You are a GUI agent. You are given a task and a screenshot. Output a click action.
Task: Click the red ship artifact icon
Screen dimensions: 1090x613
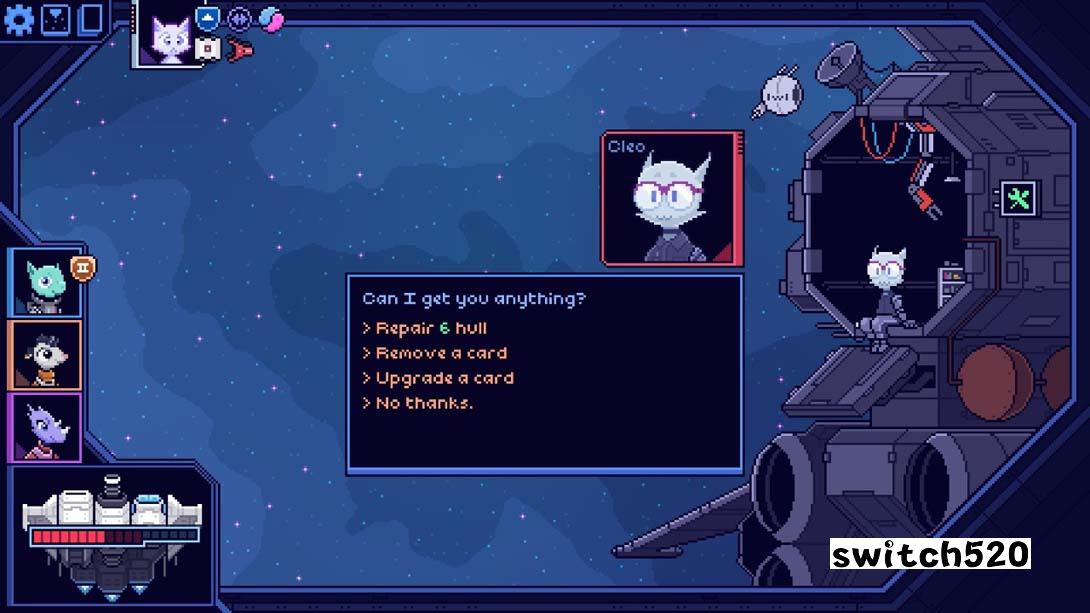click(x=240, y=48)
